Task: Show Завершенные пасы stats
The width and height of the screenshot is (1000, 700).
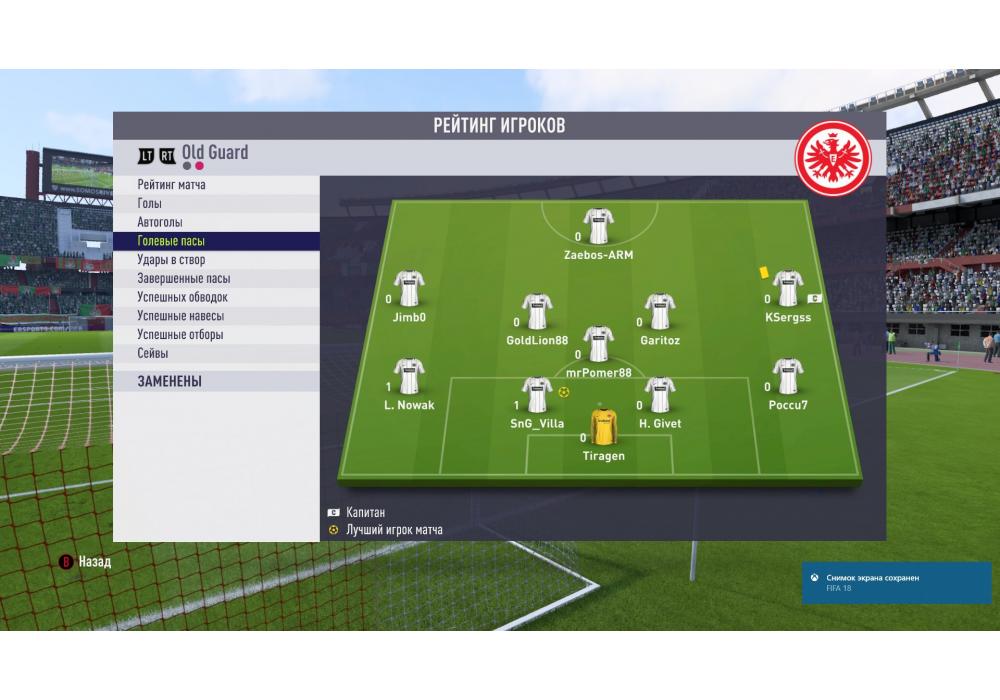Action: pyautogui.click(x=184, y=279)
